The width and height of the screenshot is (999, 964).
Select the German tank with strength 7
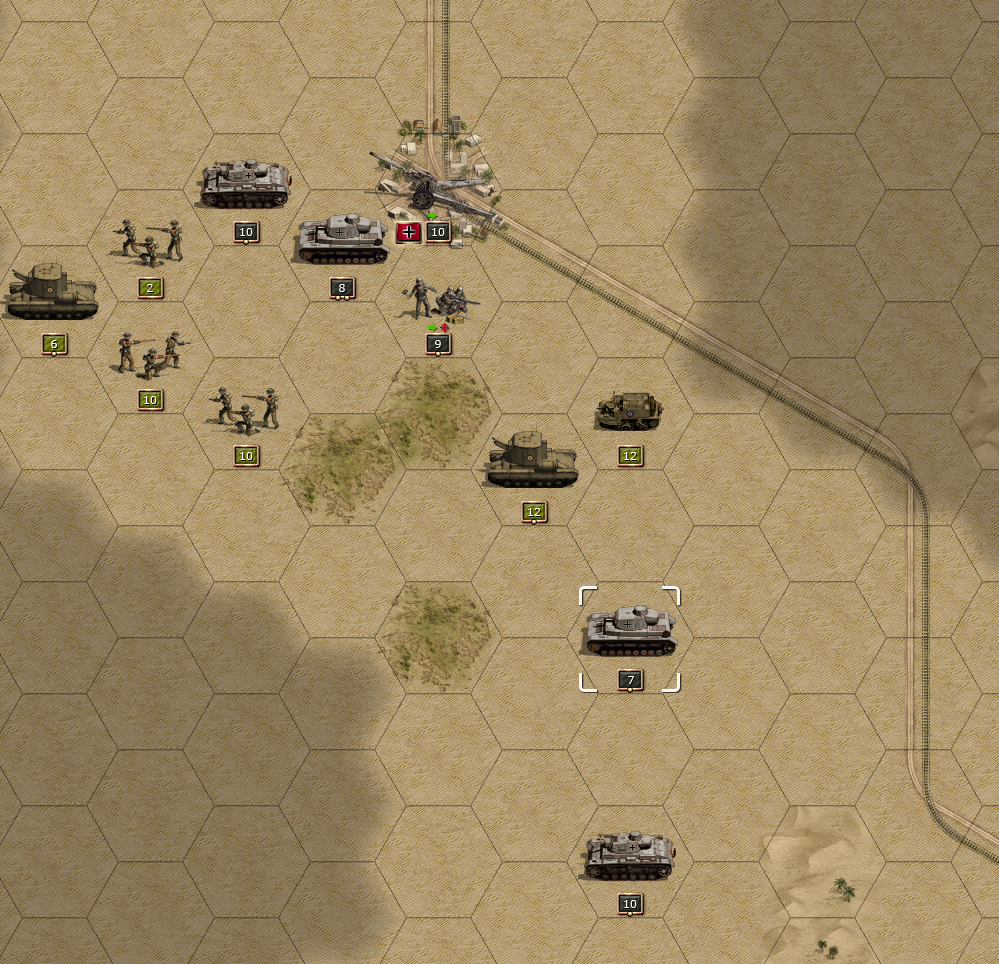pyautogui.click(x=630, y=632)
